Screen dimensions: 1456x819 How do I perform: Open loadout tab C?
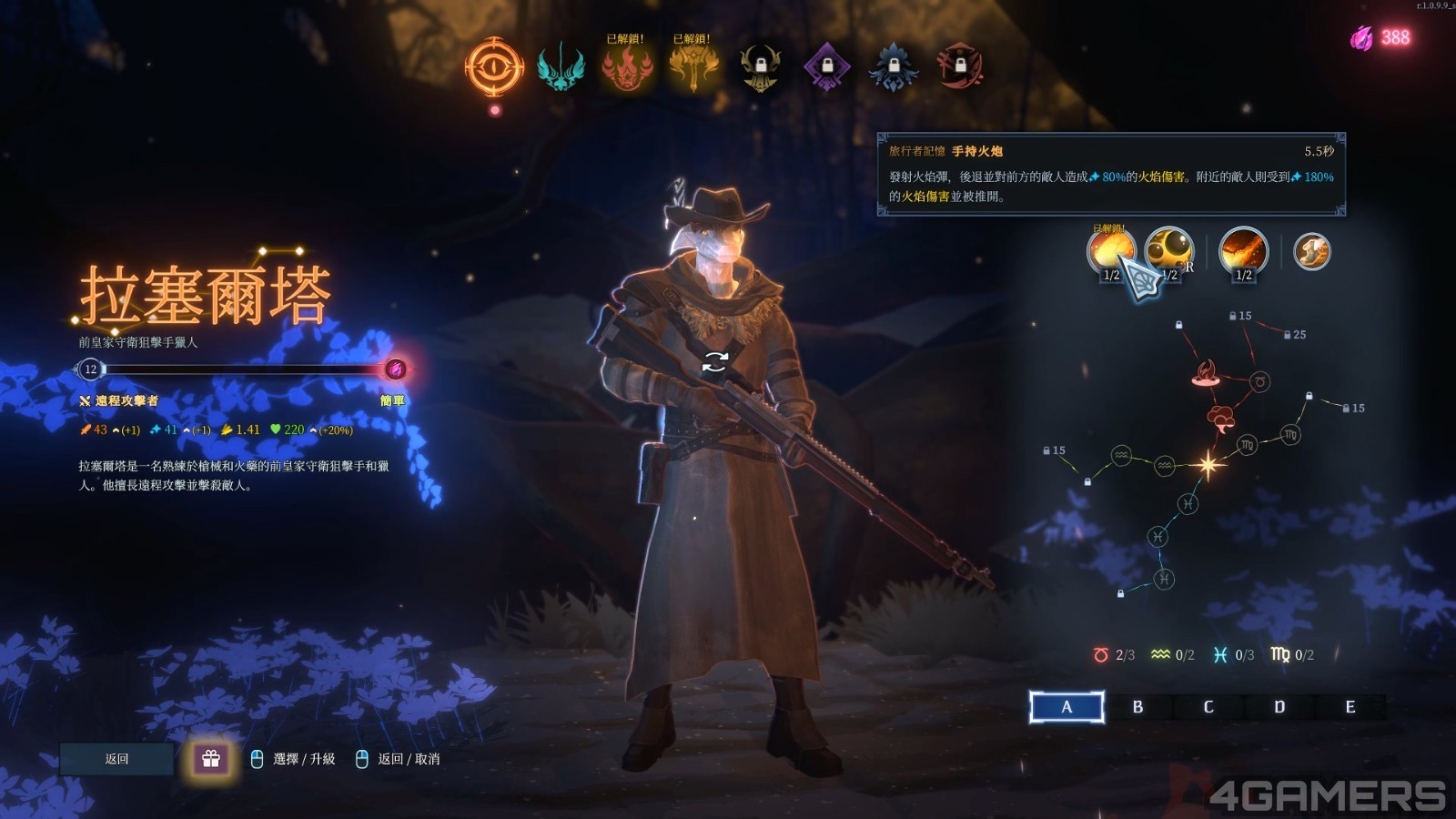point(1208,707)
